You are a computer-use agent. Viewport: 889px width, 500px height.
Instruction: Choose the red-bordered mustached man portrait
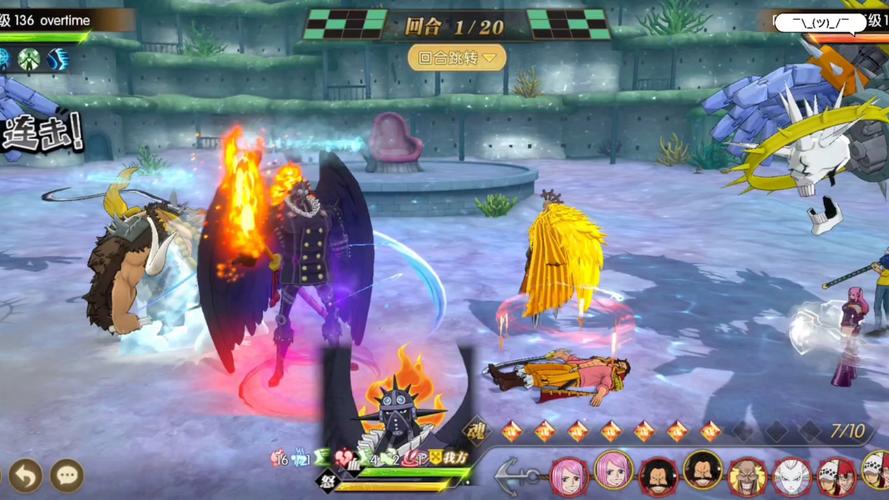[658, 476]
